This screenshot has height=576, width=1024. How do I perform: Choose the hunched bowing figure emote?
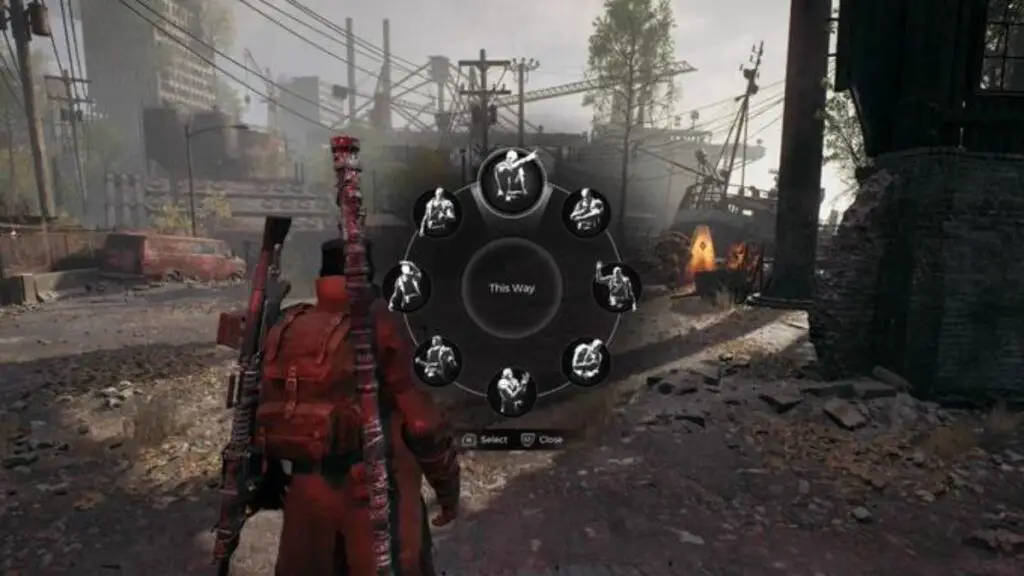586,360
